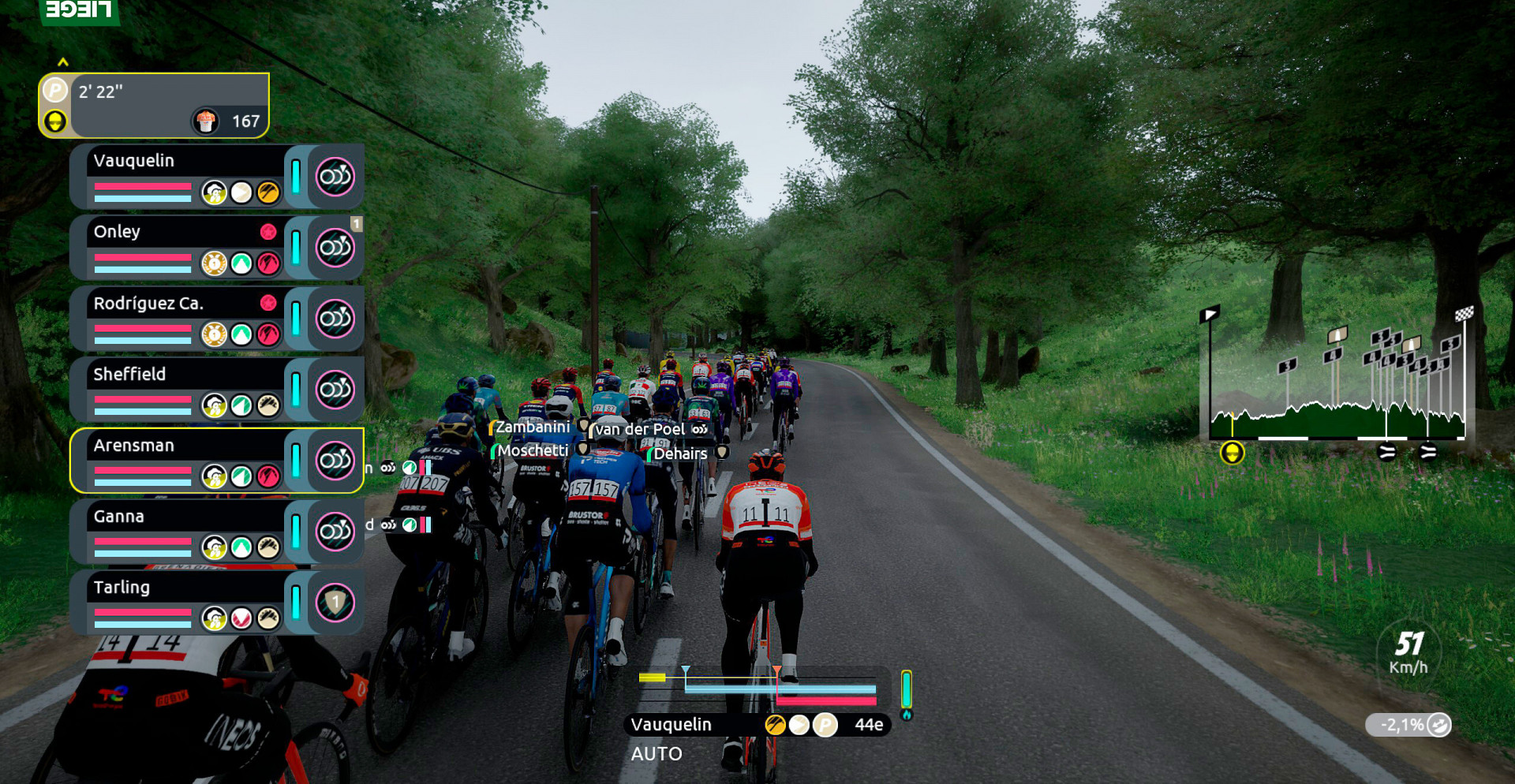Screen dimensions: 1515x784
Task: Click the yellow peloton marker under profile
Action: pos(1232,453)
